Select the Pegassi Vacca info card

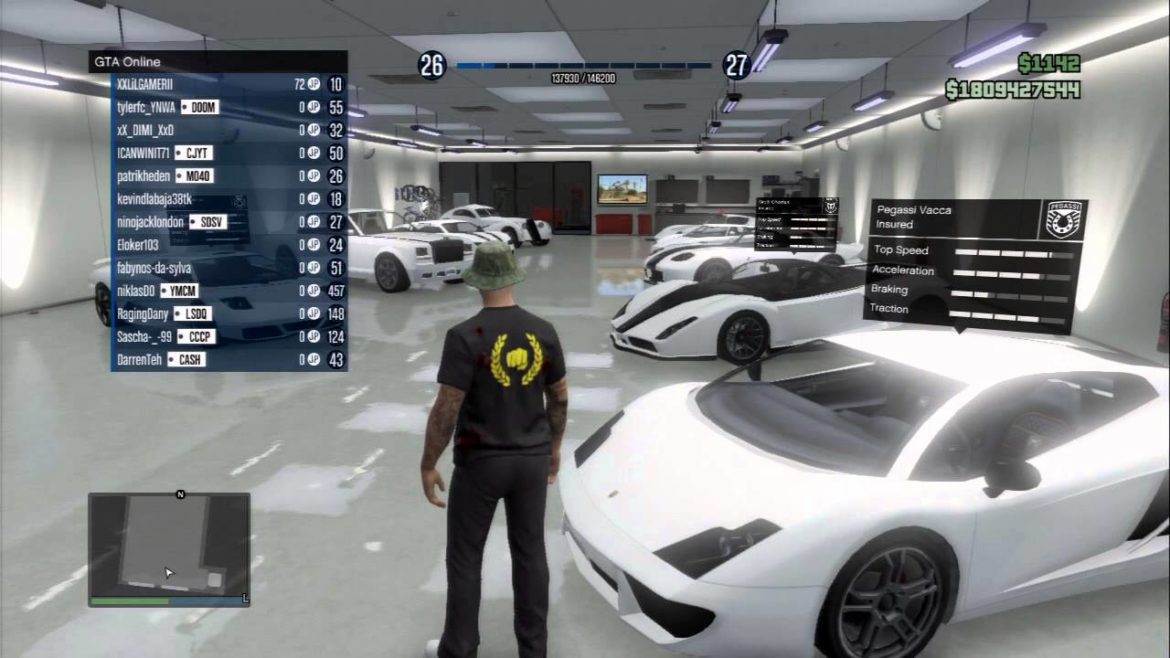(974, 263)
